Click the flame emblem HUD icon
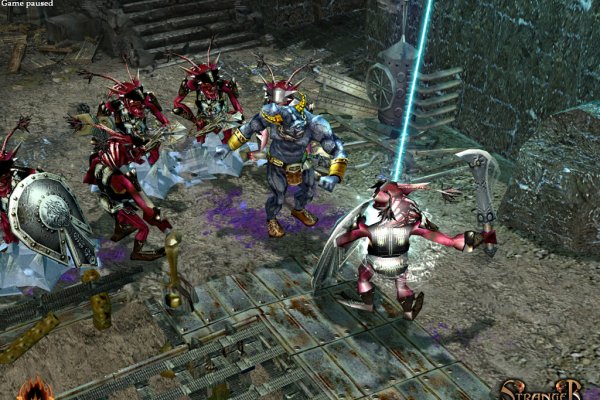Image resolution: width=600 pixels, height=400 pixels. tap(38, 390)
